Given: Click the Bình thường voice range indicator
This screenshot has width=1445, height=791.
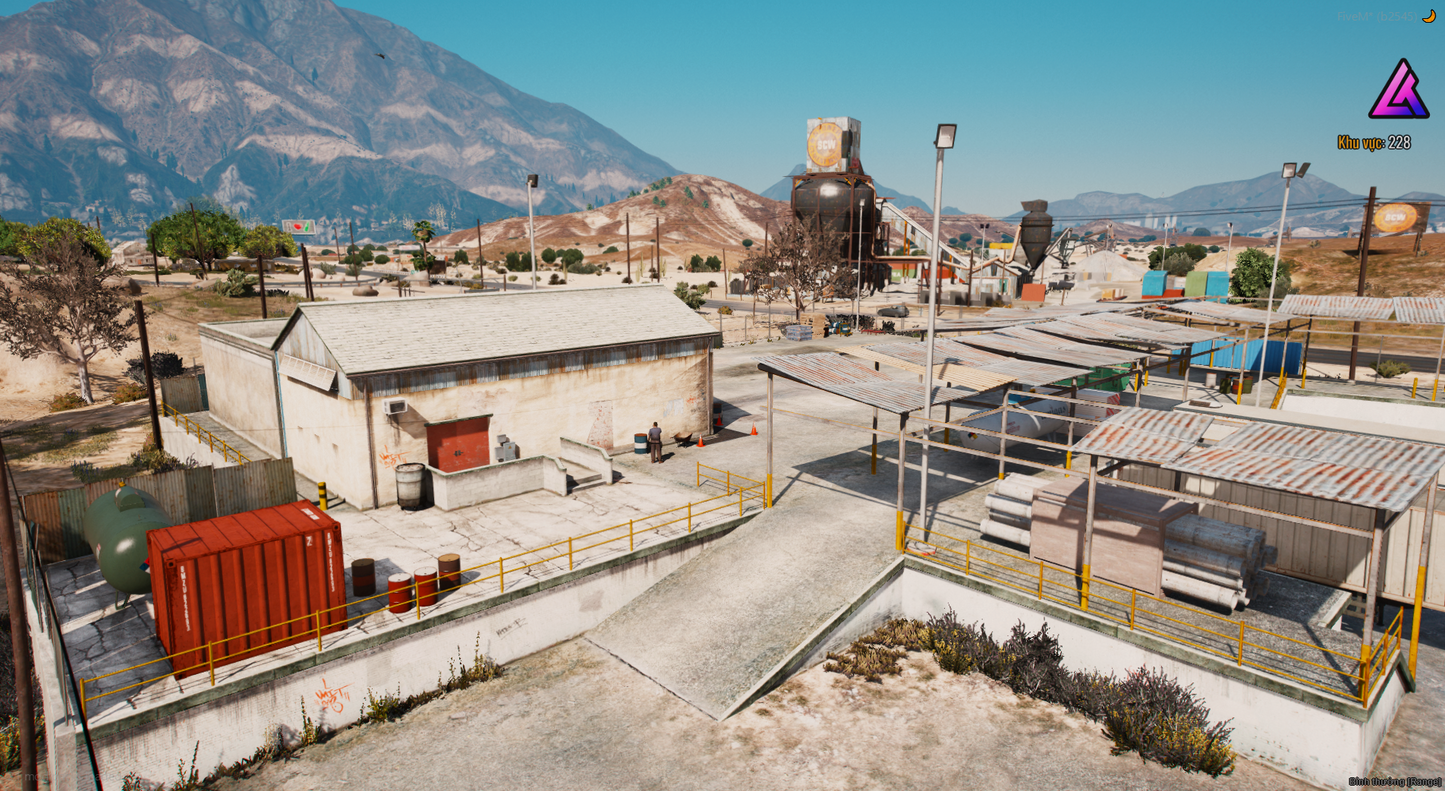Looking at the screenshot, I should click(1394, 781).
